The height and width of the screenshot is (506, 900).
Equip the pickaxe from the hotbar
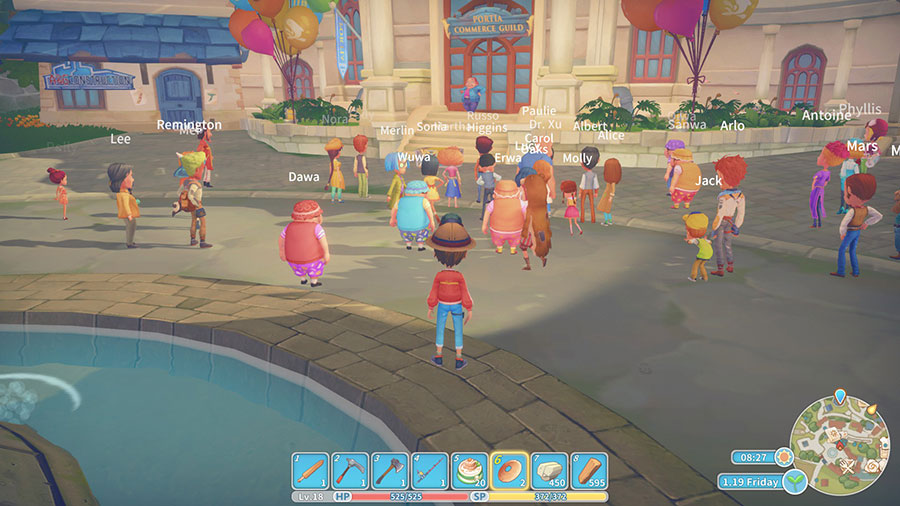tap(351, 471)
